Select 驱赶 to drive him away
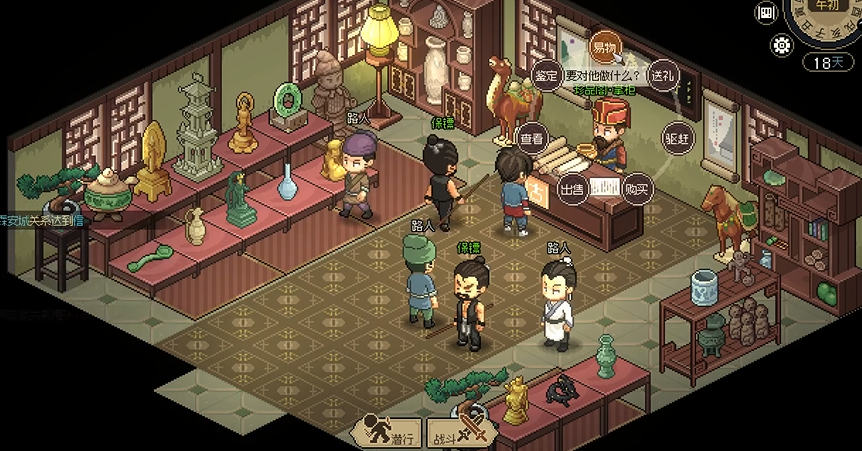Screen dimensions: 862x451 [677, 138]
